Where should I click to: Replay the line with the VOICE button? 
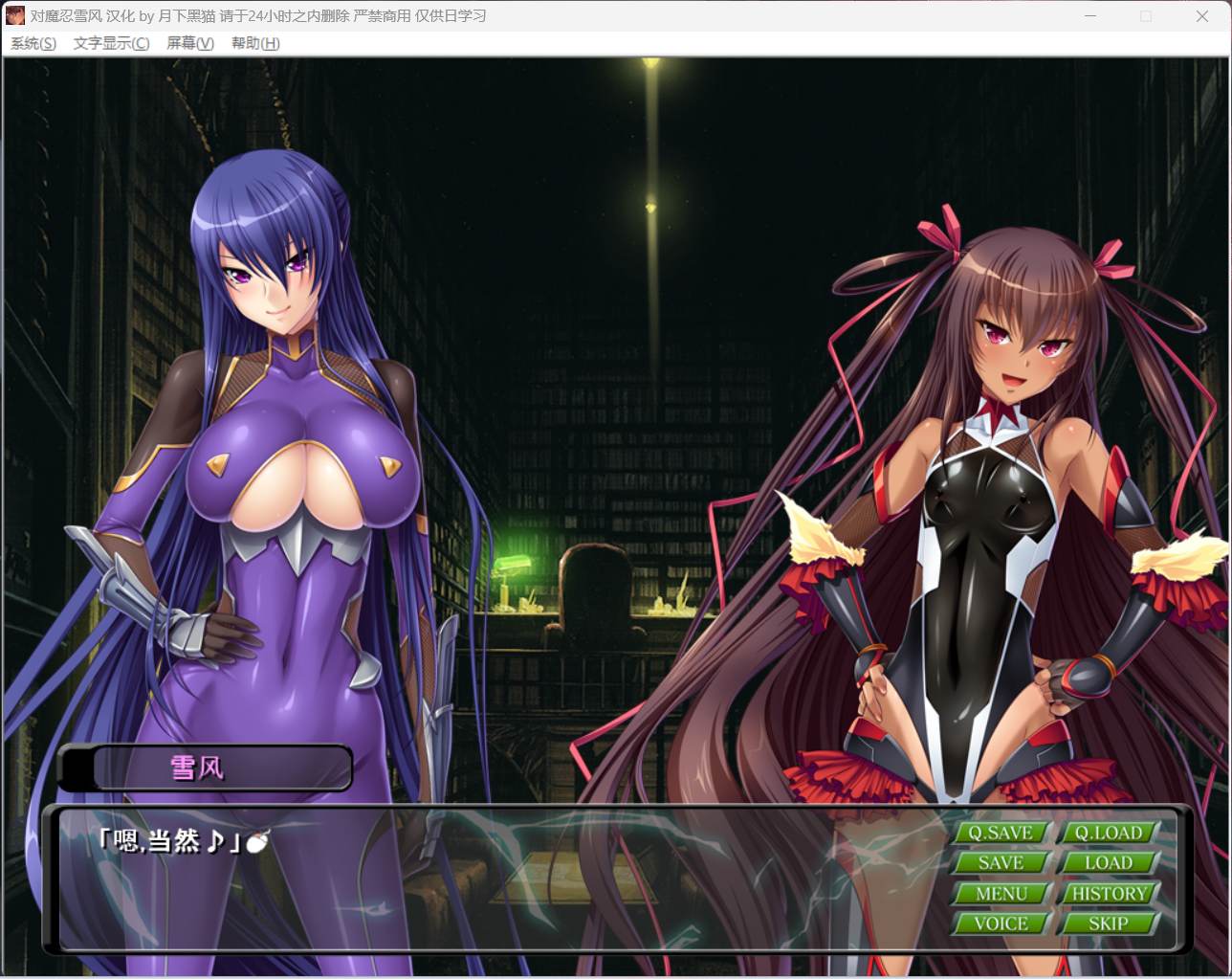tap(1001, 923)
